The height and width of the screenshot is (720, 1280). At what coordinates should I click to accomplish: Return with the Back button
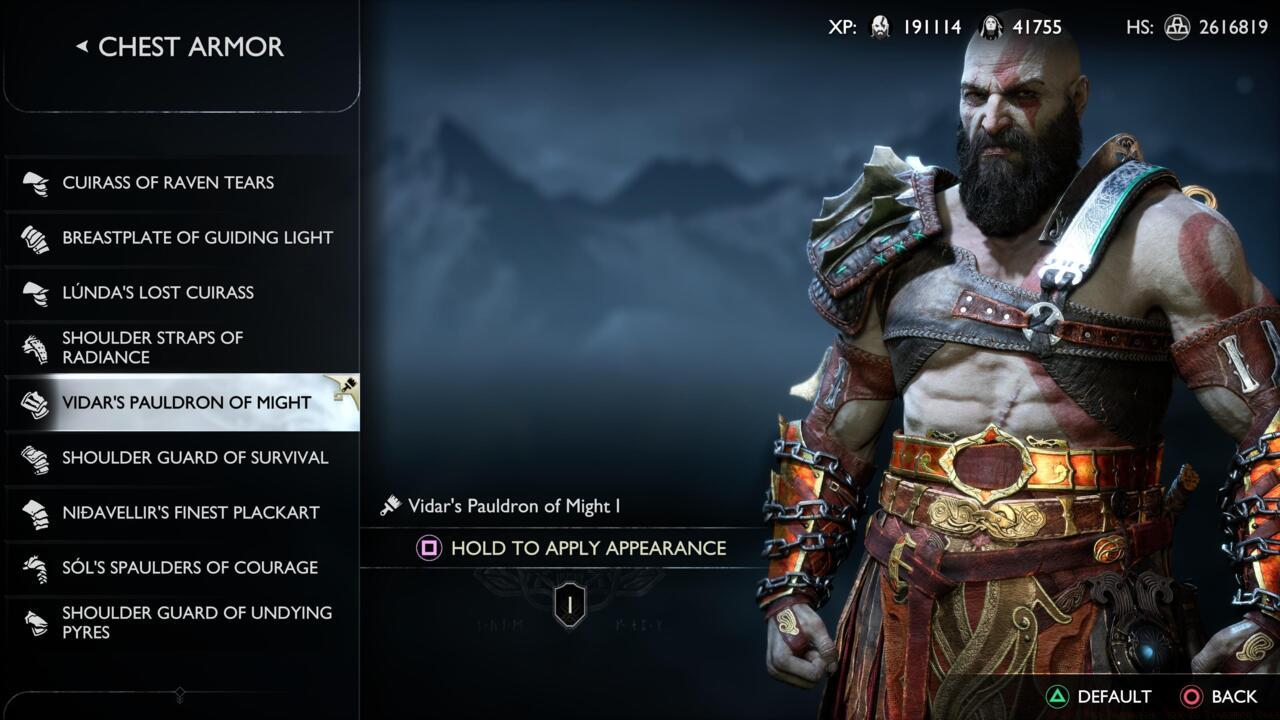pos(1219,697)
